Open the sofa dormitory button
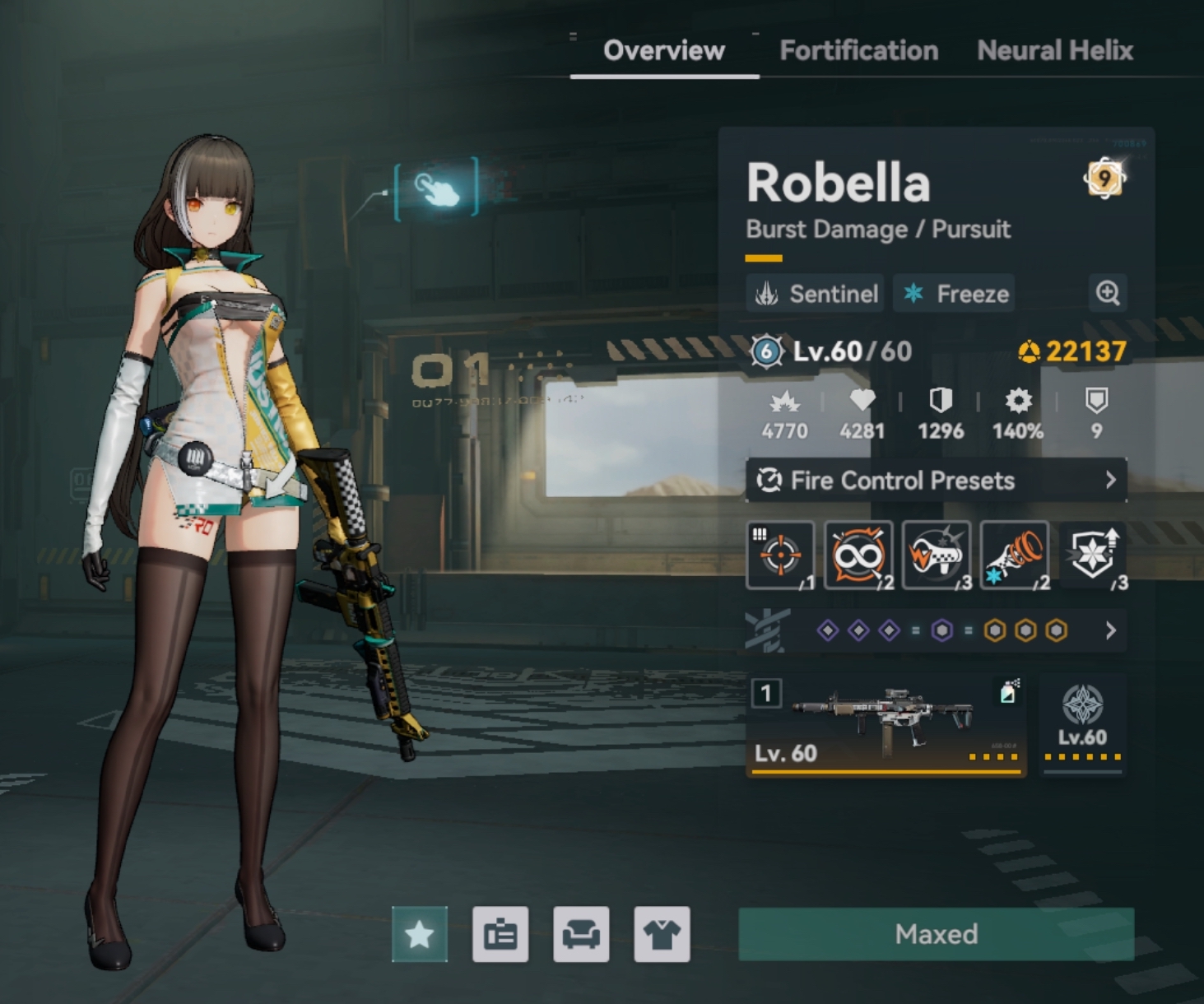 (581, 934)
